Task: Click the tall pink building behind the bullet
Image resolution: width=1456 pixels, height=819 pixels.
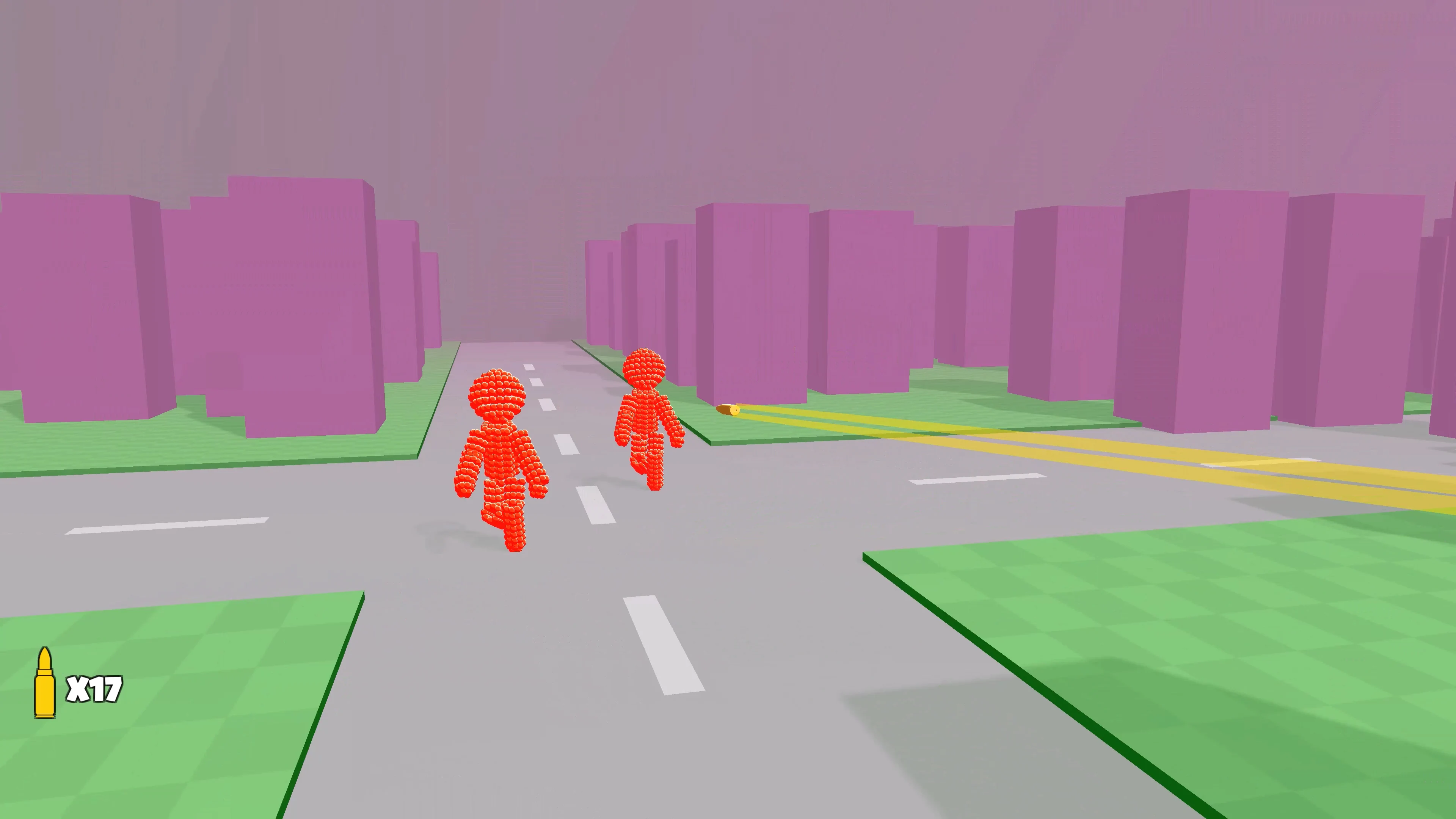Action: click(752, 311)
